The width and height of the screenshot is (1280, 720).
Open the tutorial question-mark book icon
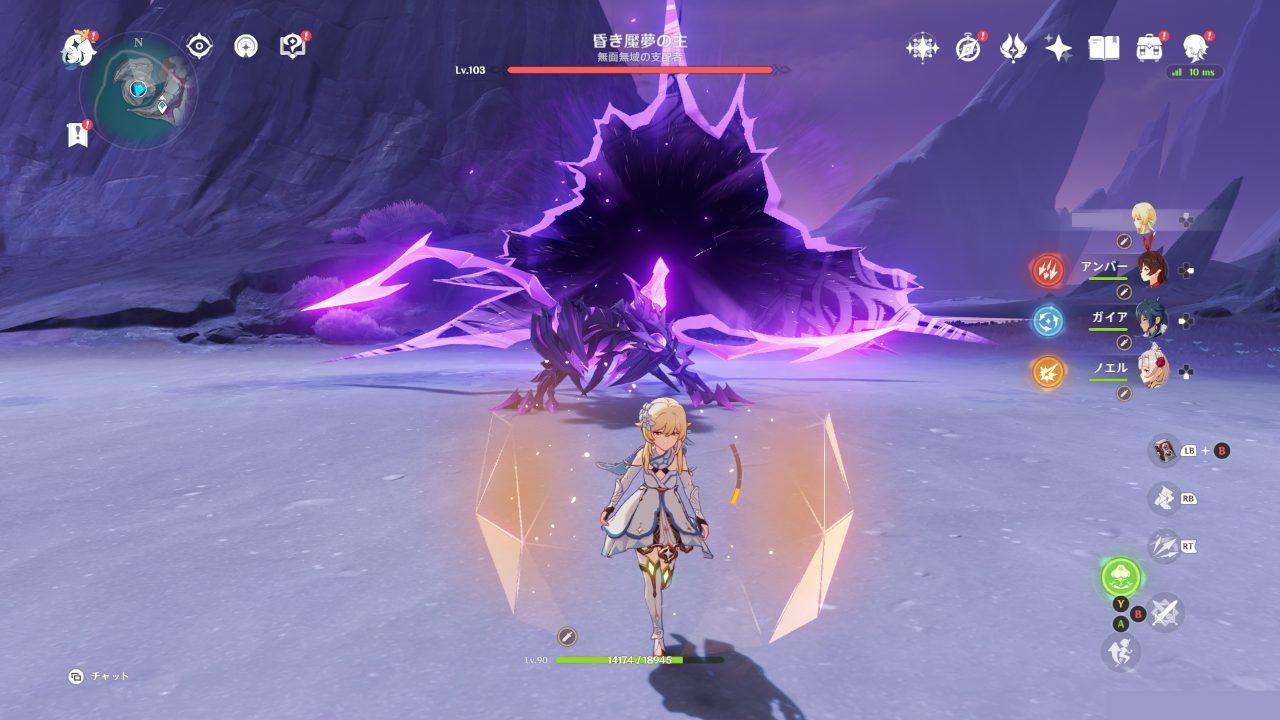pos(292,46)
